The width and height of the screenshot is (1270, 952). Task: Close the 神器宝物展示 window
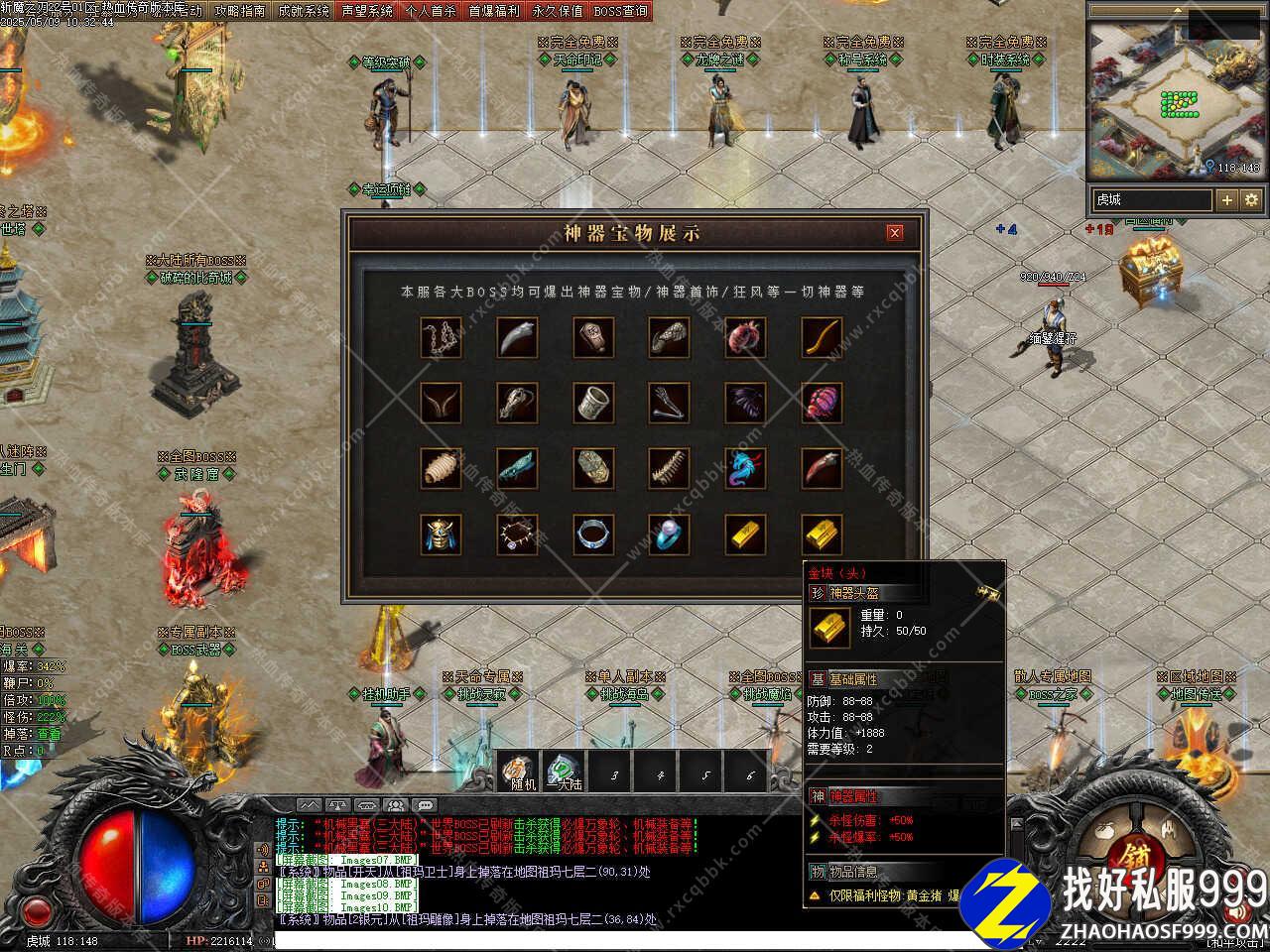(895, 233)
